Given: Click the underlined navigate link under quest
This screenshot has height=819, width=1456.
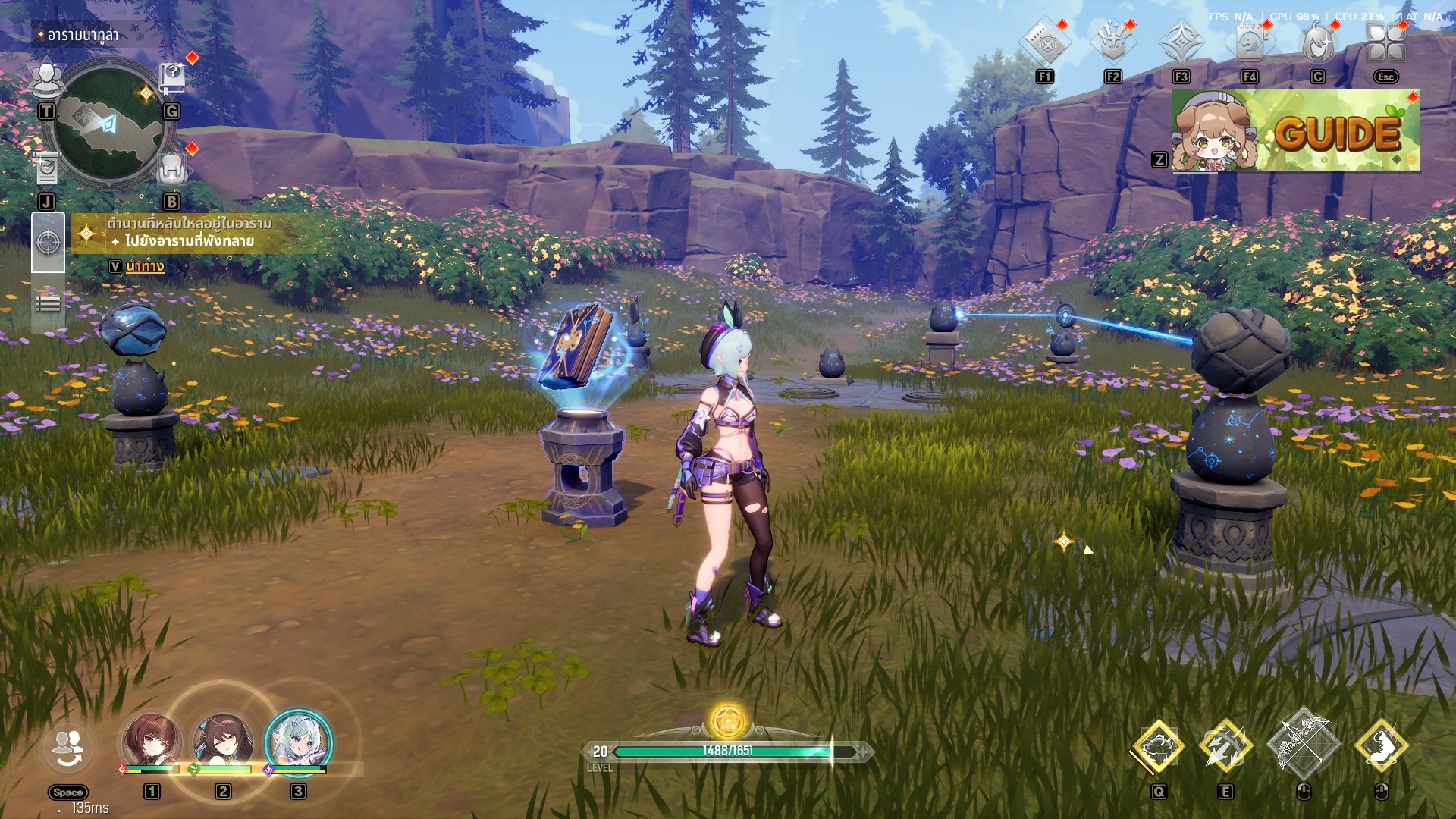Looking at the screenshot, I should coord(145,266).
